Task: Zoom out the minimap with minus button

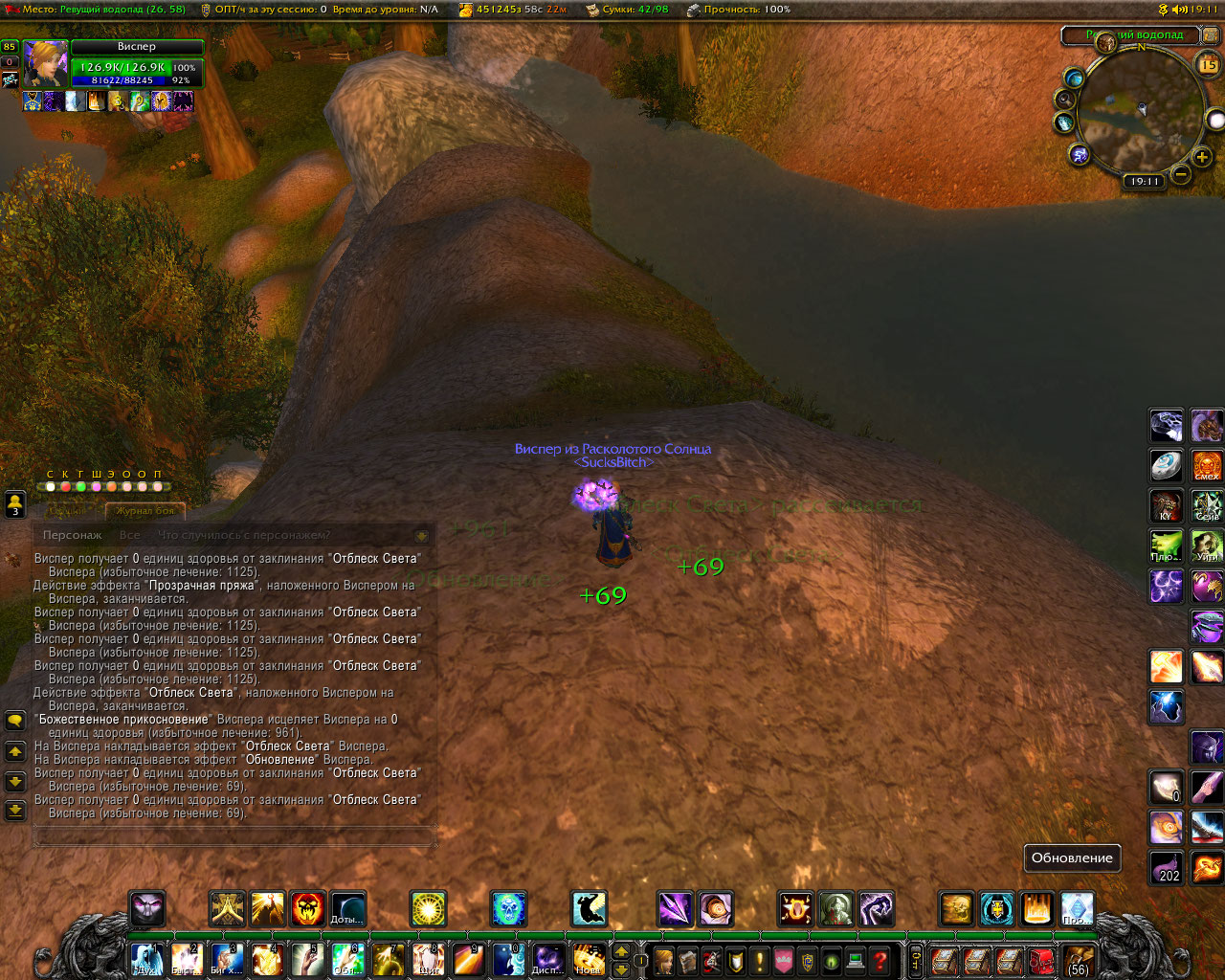Action: coord(1181,174)
